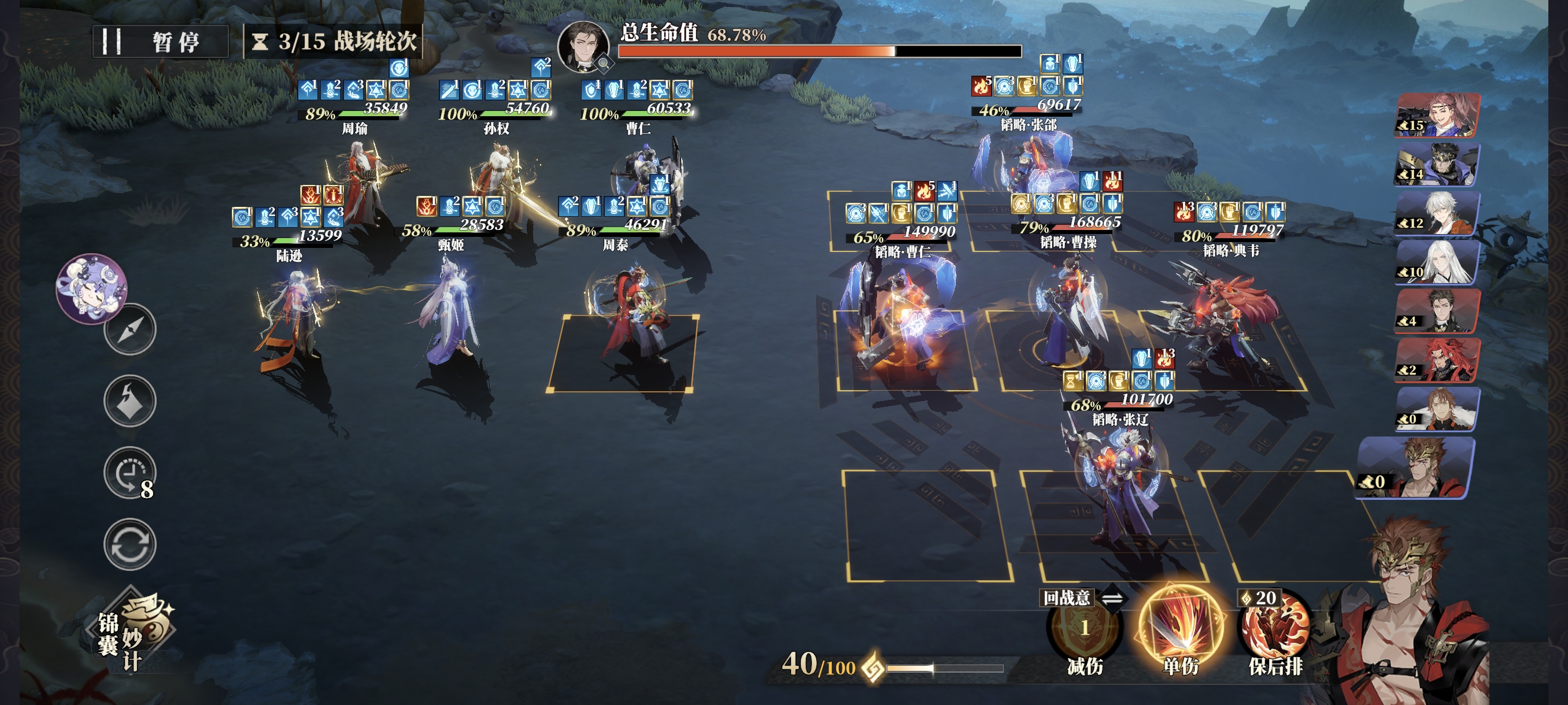Pick the red-haired portrait with speed 2
This screenshot has width=1568, height=705.
[1437, 360]
